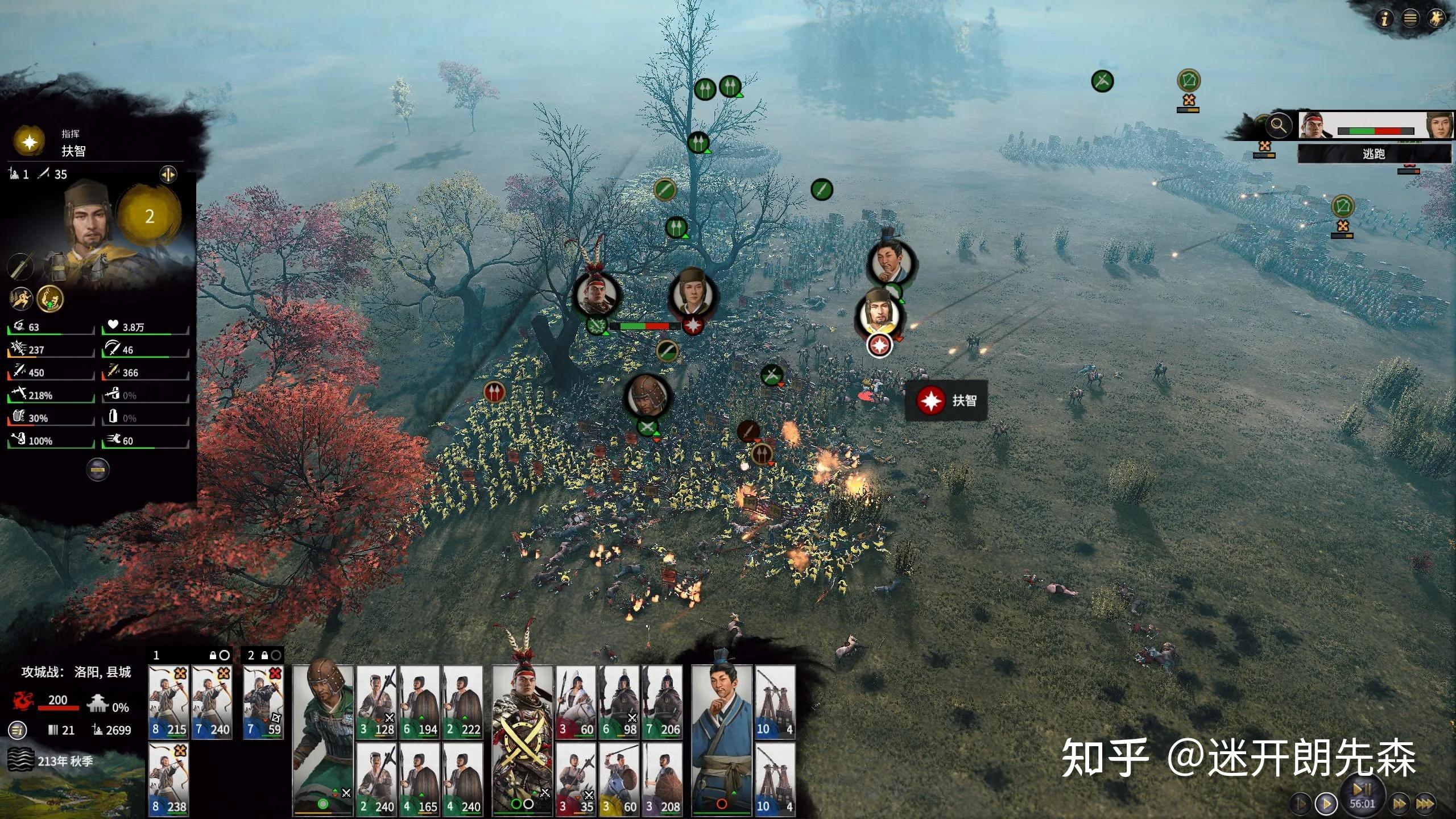The image size is (1456, 819).
Task: Click the magnifying glass button beside the duel panel
Action: 1279,125
